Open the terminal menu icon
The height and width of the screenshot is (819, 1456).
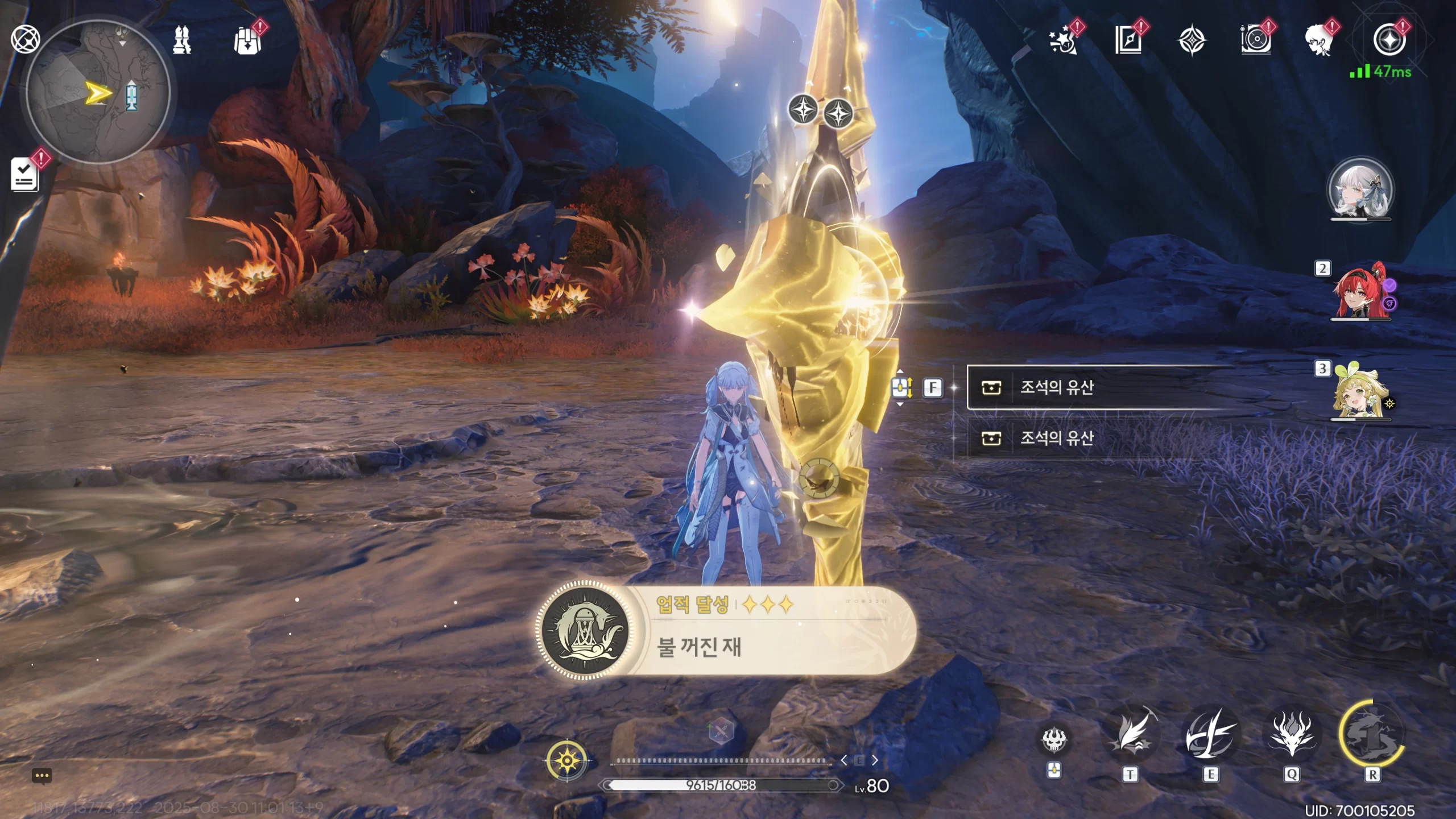(25, 40)
